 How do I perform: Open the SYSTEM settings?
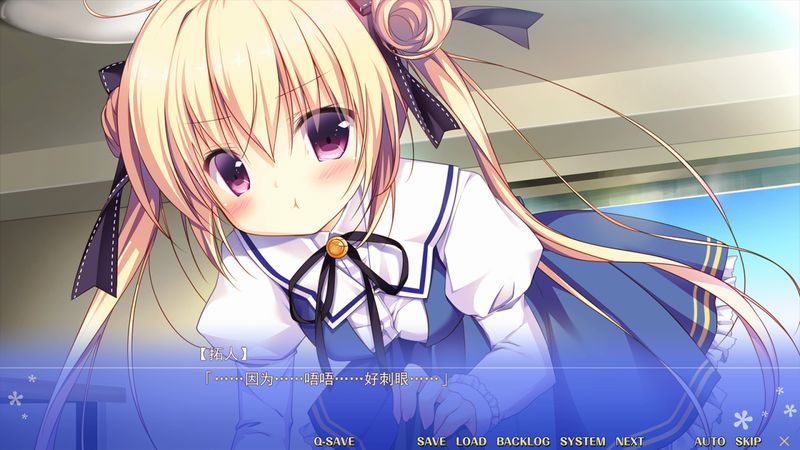pyautogui.click(x=582, y=441)
